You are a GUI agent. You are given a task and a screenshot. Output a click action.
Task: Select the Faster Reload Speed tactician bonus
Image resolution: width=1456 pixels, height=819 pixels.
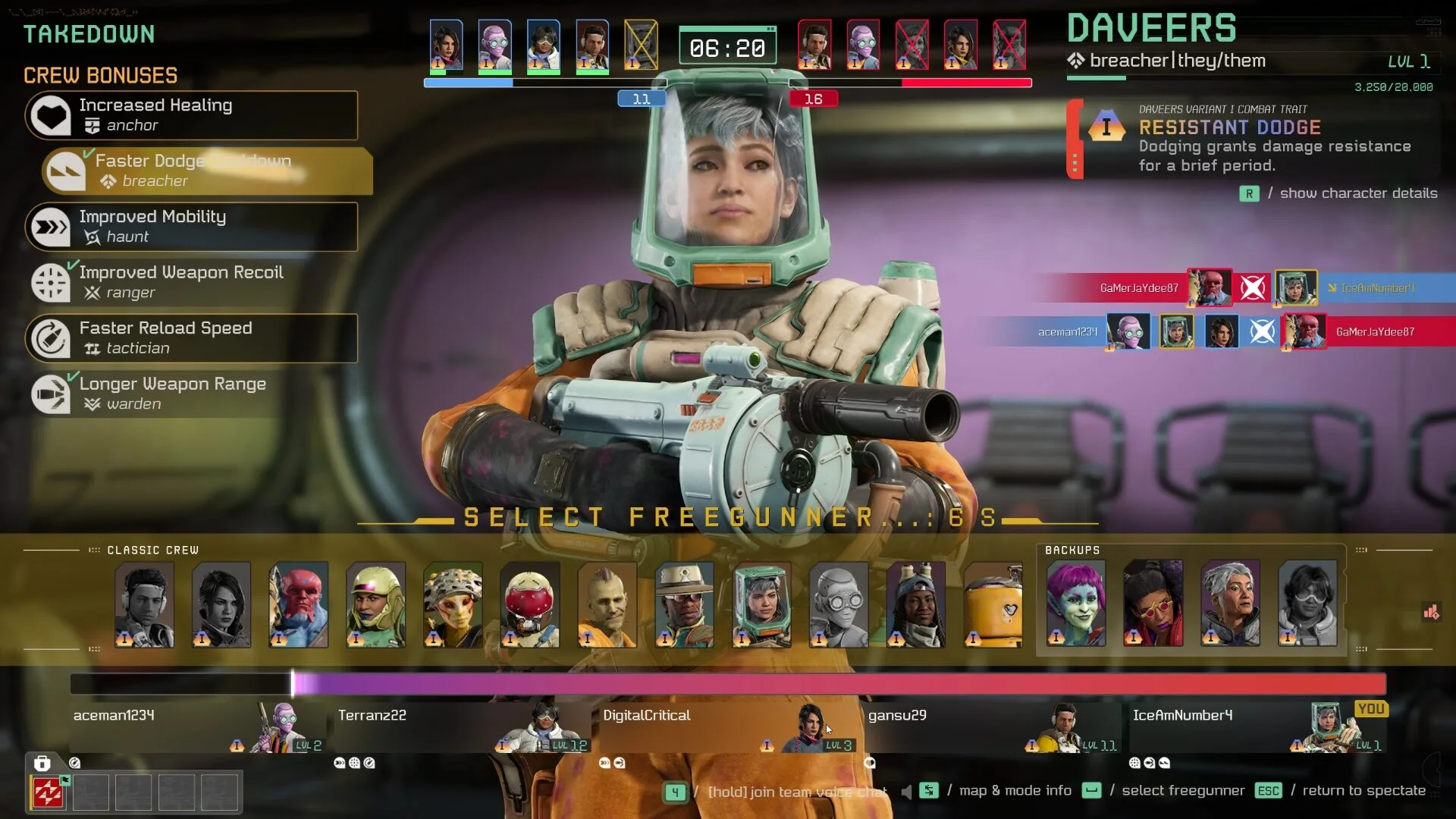[191, 338]
